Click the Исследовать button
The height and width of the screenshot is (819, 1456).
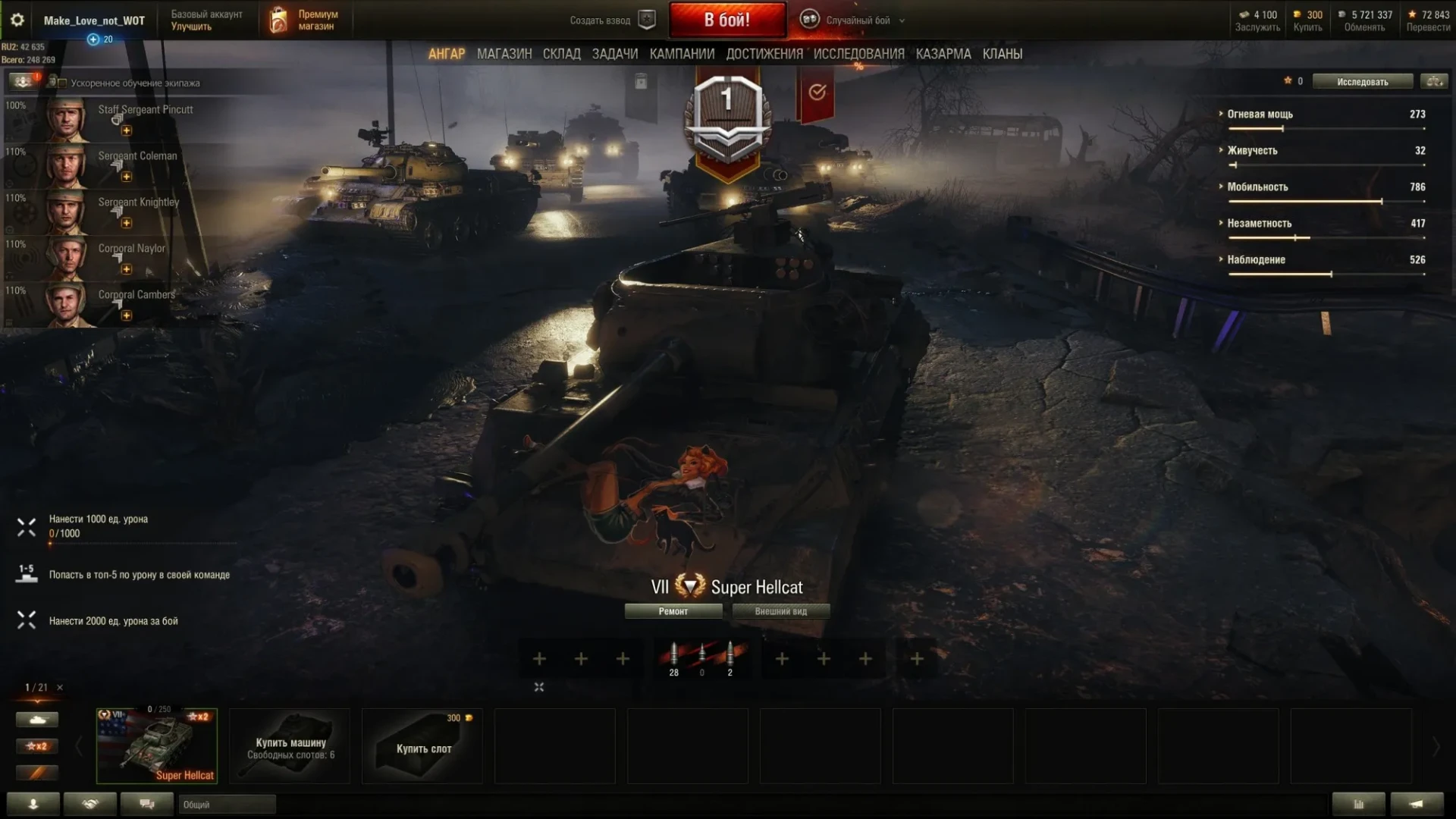coord(1362,82)
